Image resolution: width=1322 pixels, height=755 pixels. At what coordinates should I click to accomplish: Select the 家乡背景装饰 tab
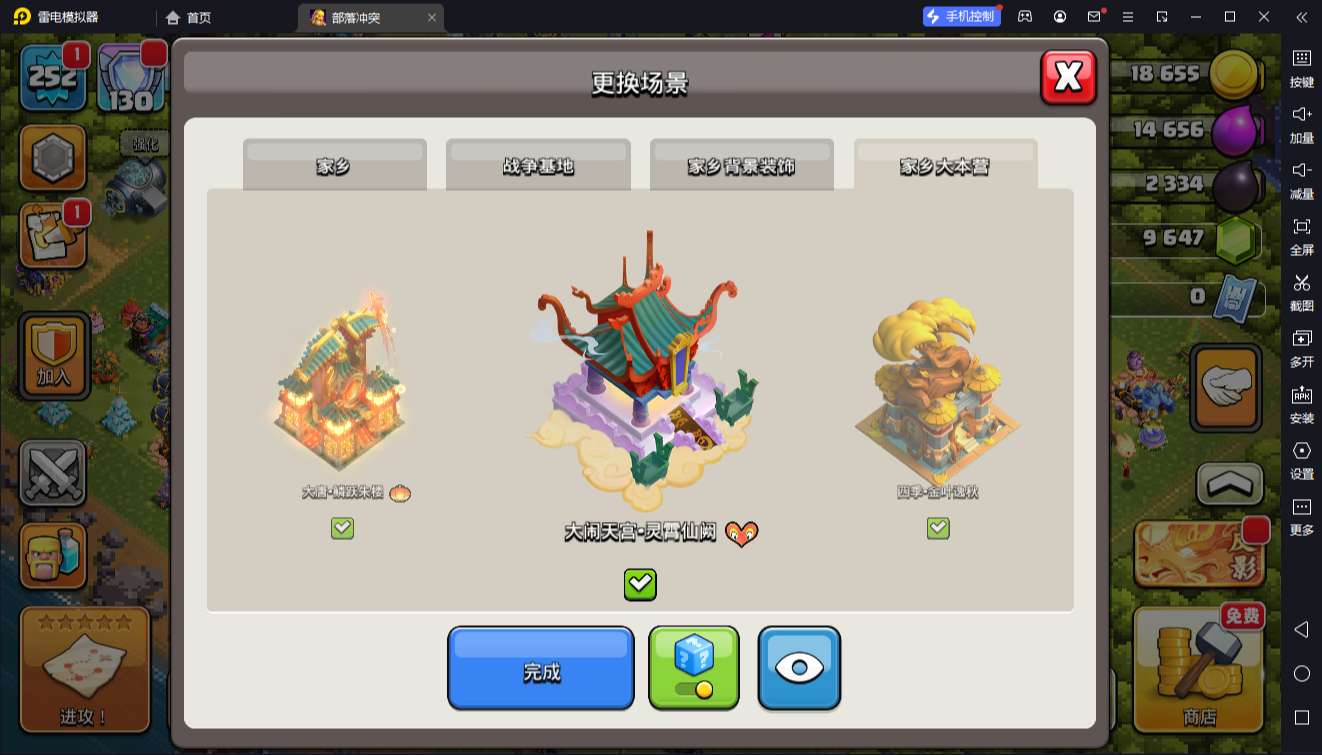741,165
